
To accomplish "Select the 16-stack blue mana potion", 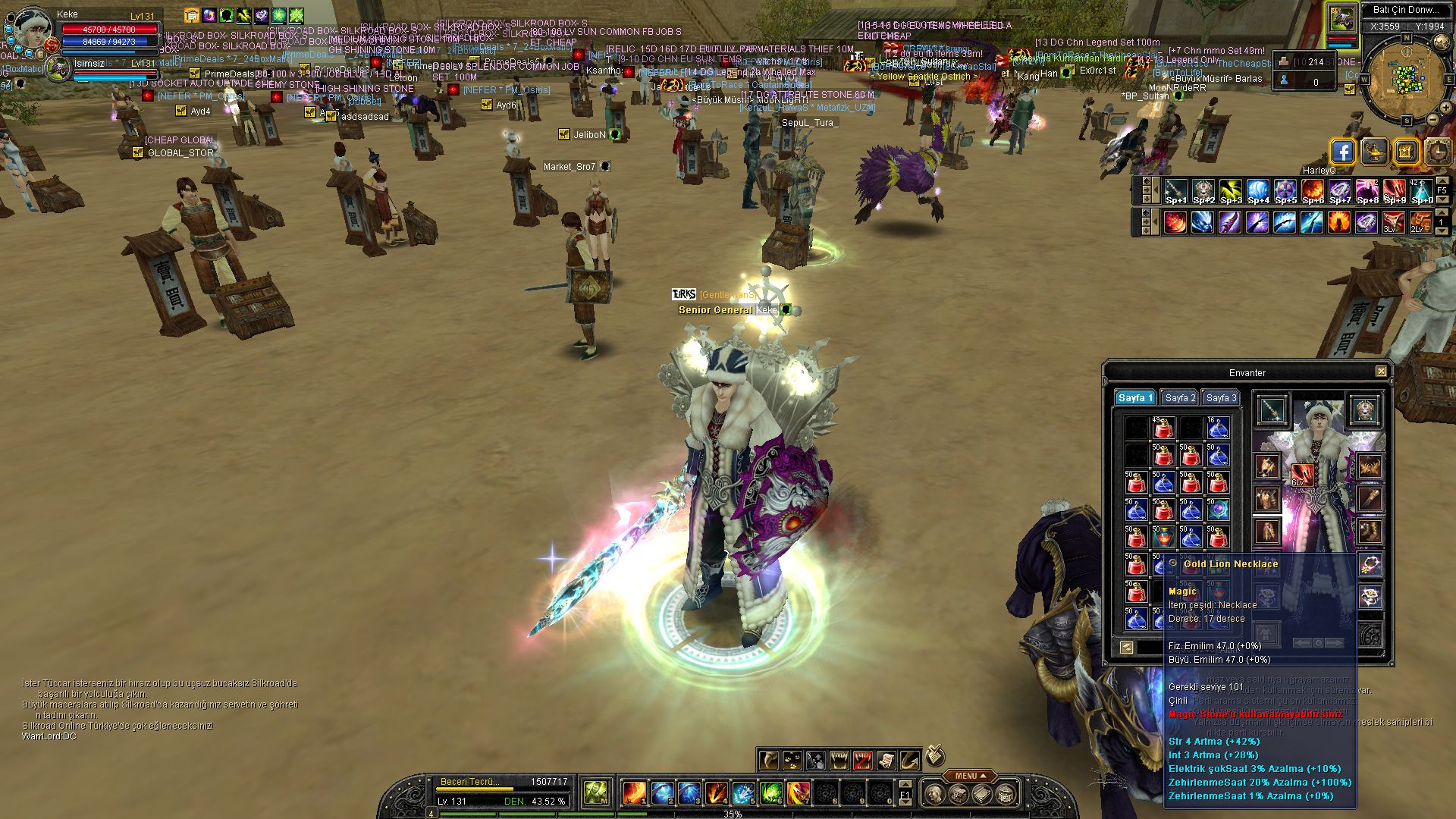I will coord(1217,428).
